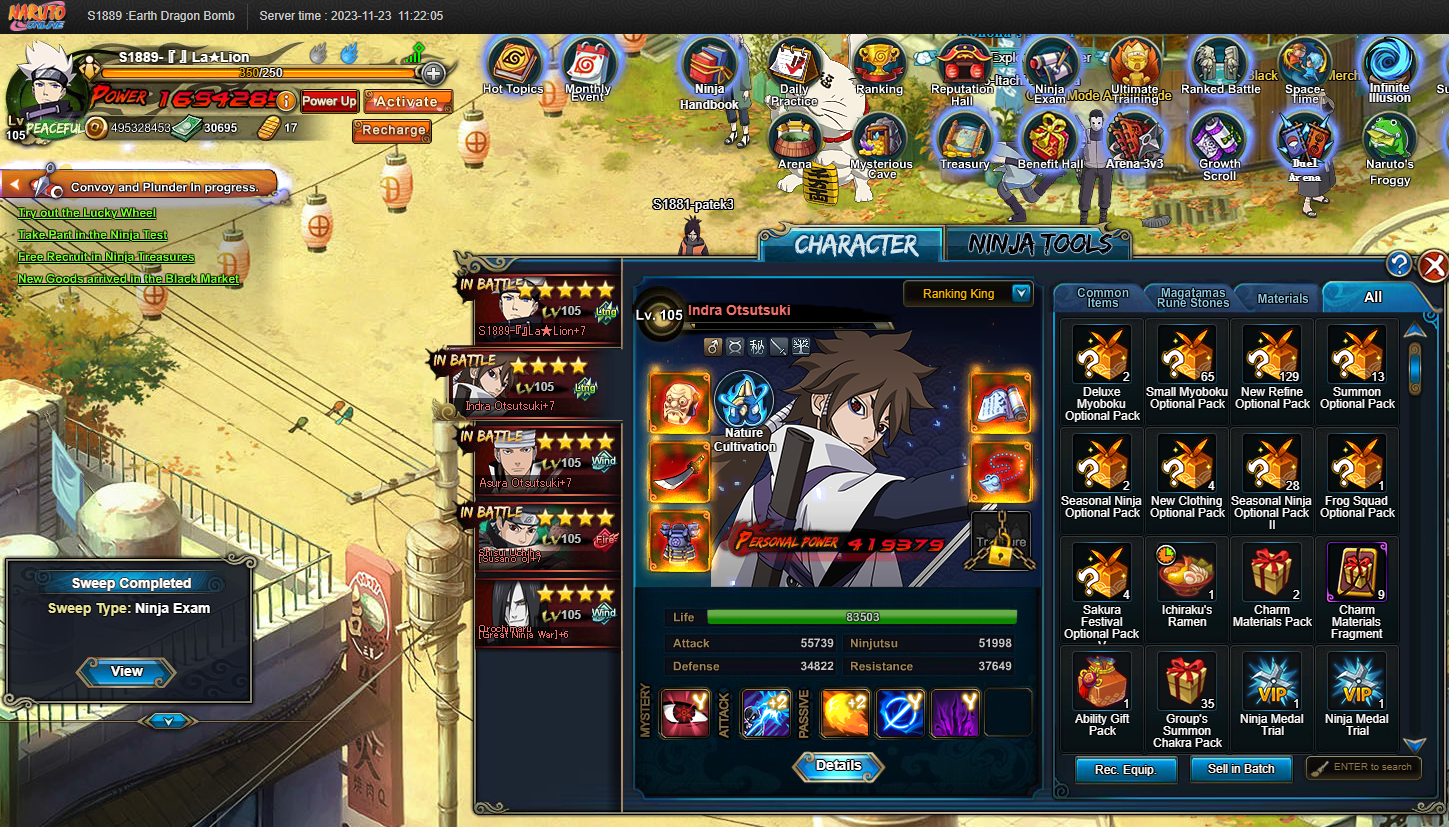The image size is (1449, 827).
Task: Switch to the Ninja Tools tab
Action: (1039, 244)
